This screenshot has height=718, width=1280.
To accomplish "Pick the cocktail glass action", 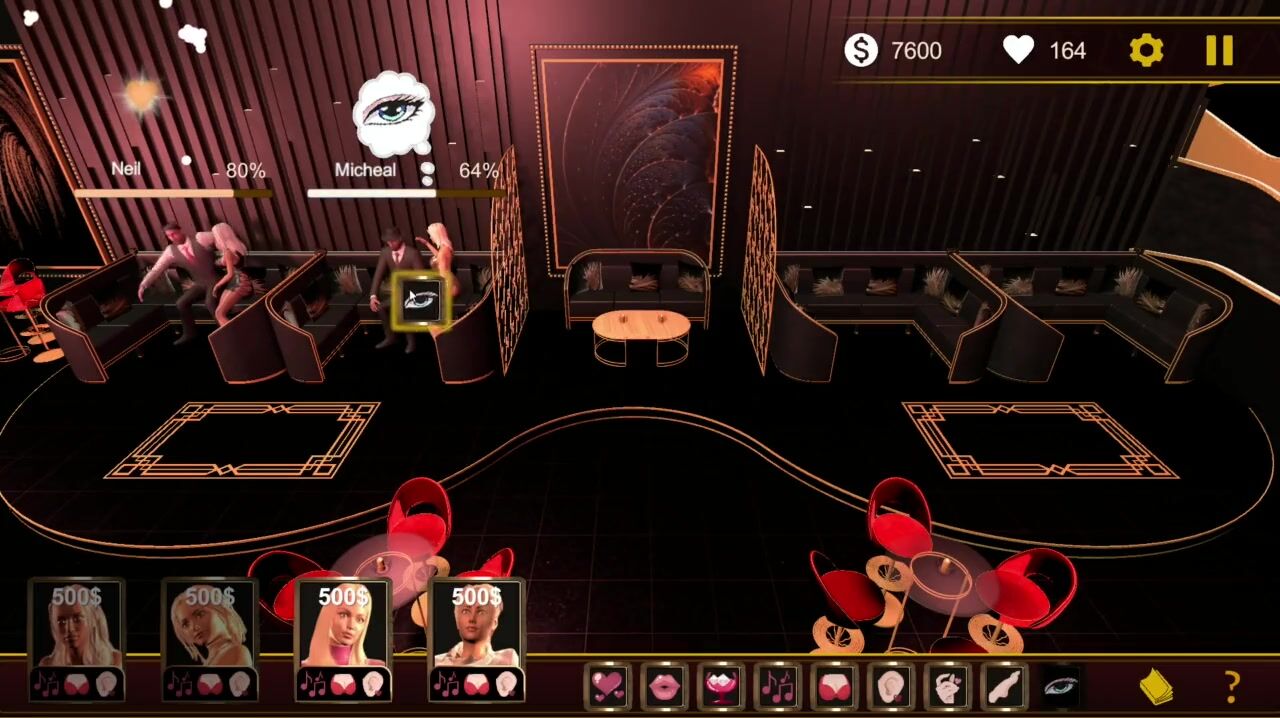I will 721,686.
